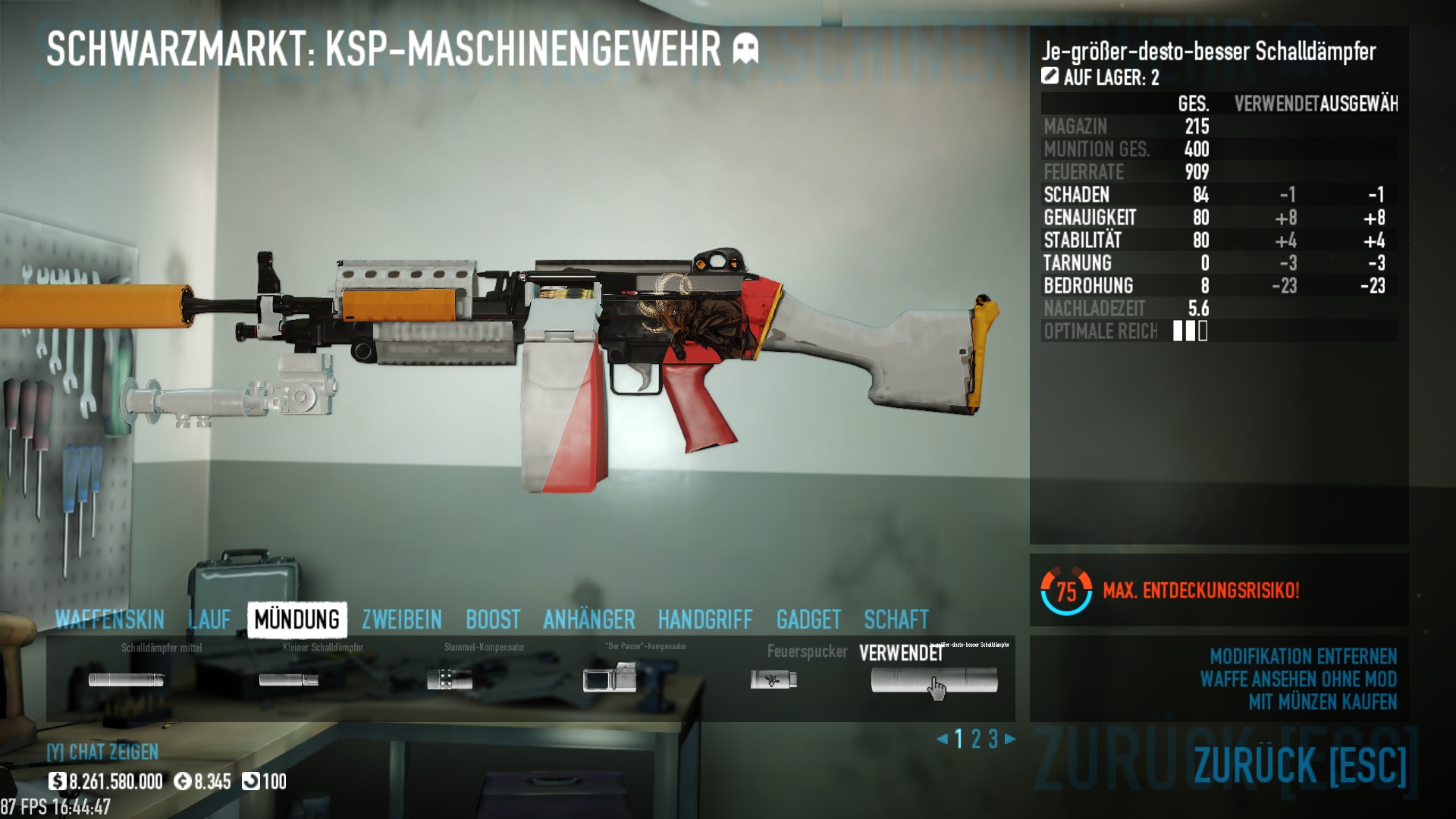Select the Schalldämpfer mittel mod
The width and height of the screenshot is (1456, 819).
(x=126, y=679)
